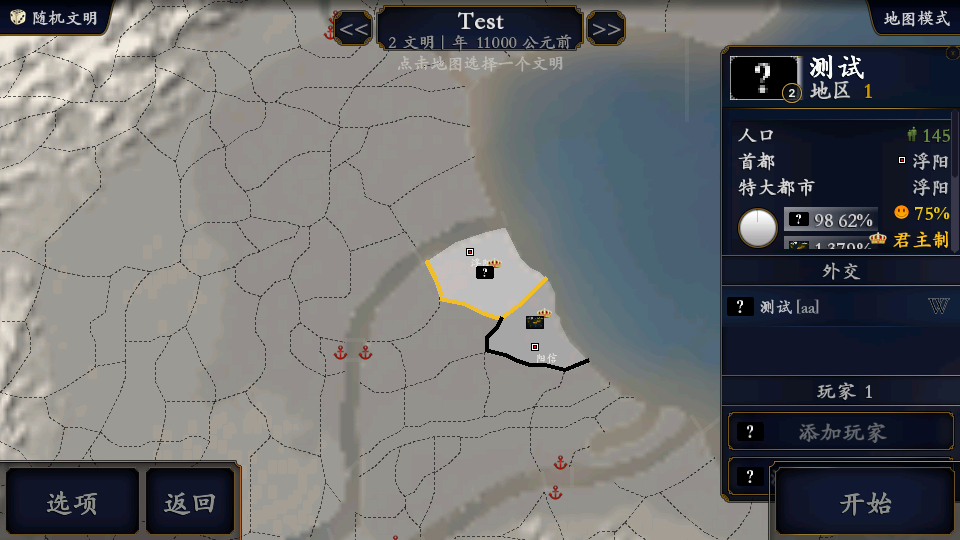960x540 pixels.
Task: Select the 测试 civilization flag in the info panel
Action: pos(765,78)
